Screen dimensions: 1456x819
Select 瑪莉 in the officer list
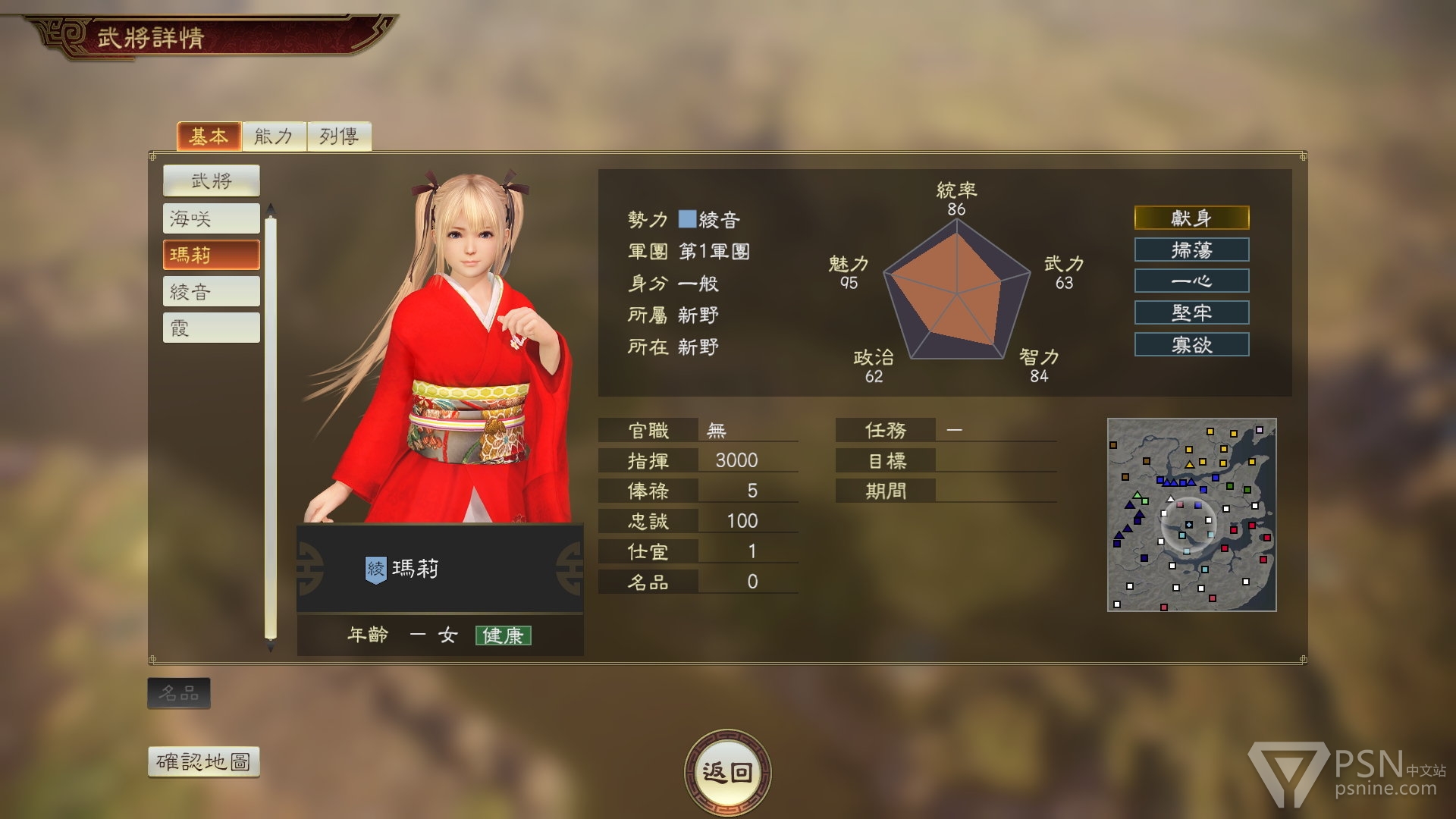point(211,255)
